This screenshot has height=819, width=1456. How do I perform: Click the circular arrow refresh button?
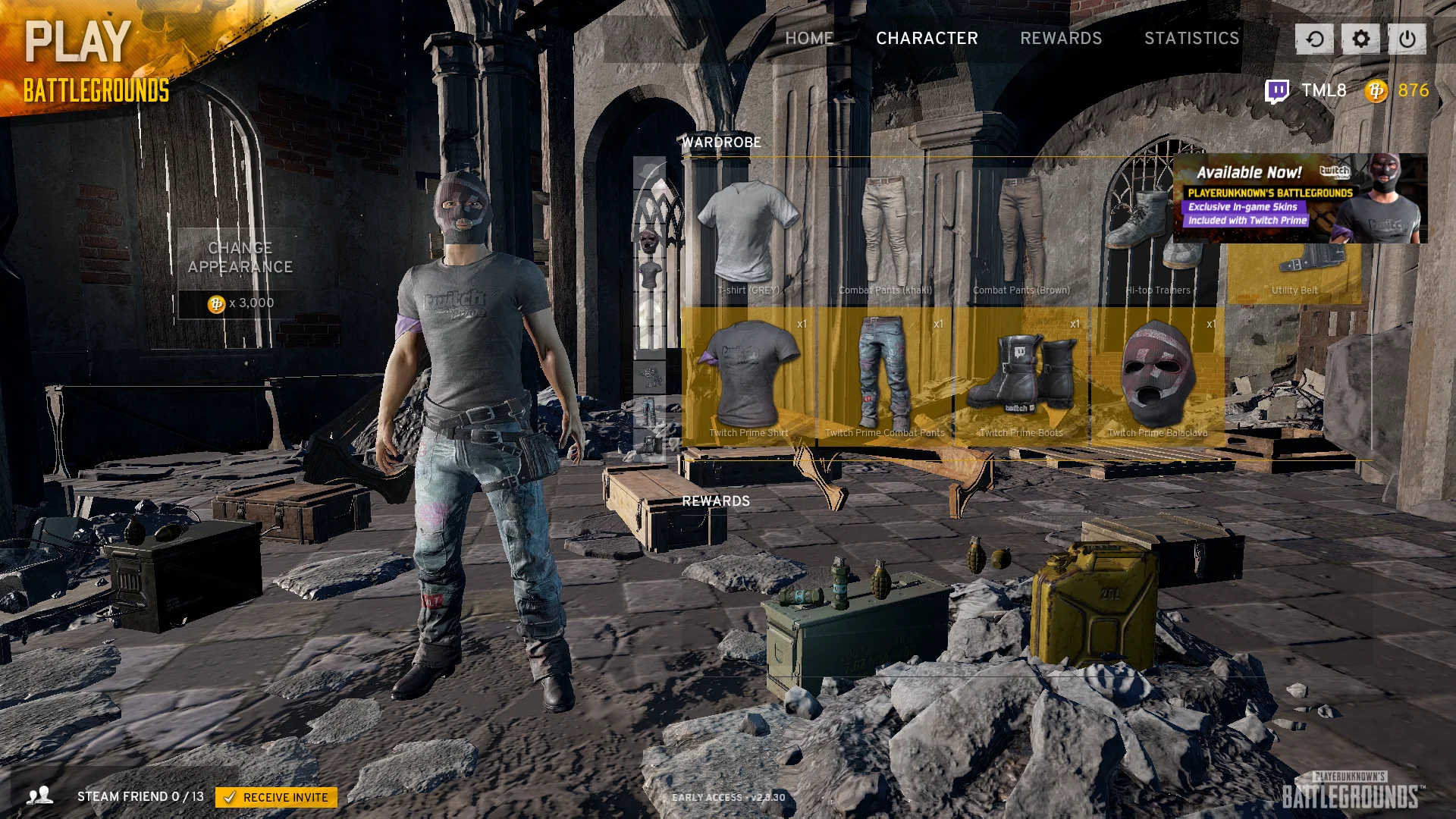[1314, 39]
